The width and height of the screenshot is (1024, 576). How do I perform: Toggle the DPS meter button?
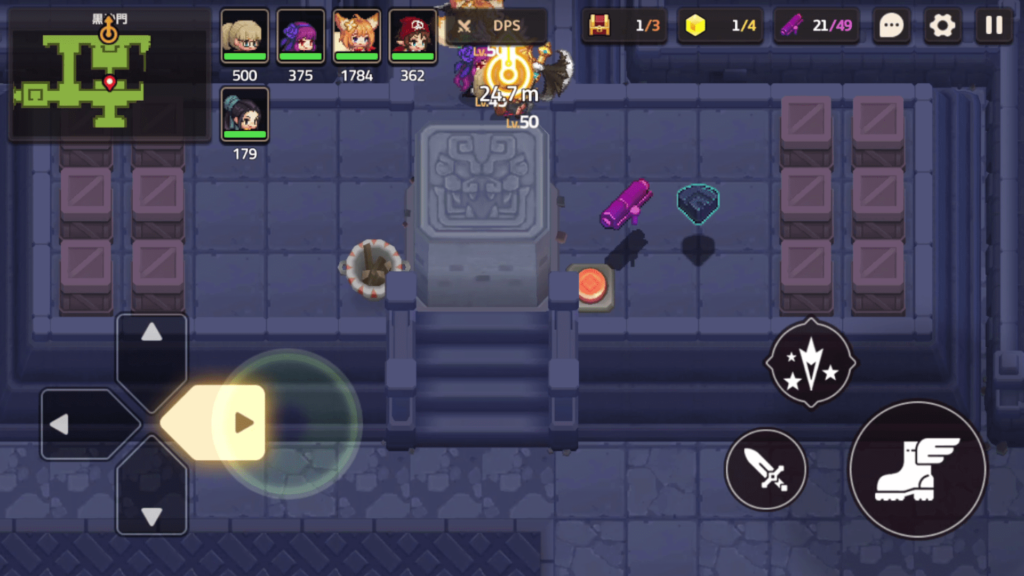(494, 26)
